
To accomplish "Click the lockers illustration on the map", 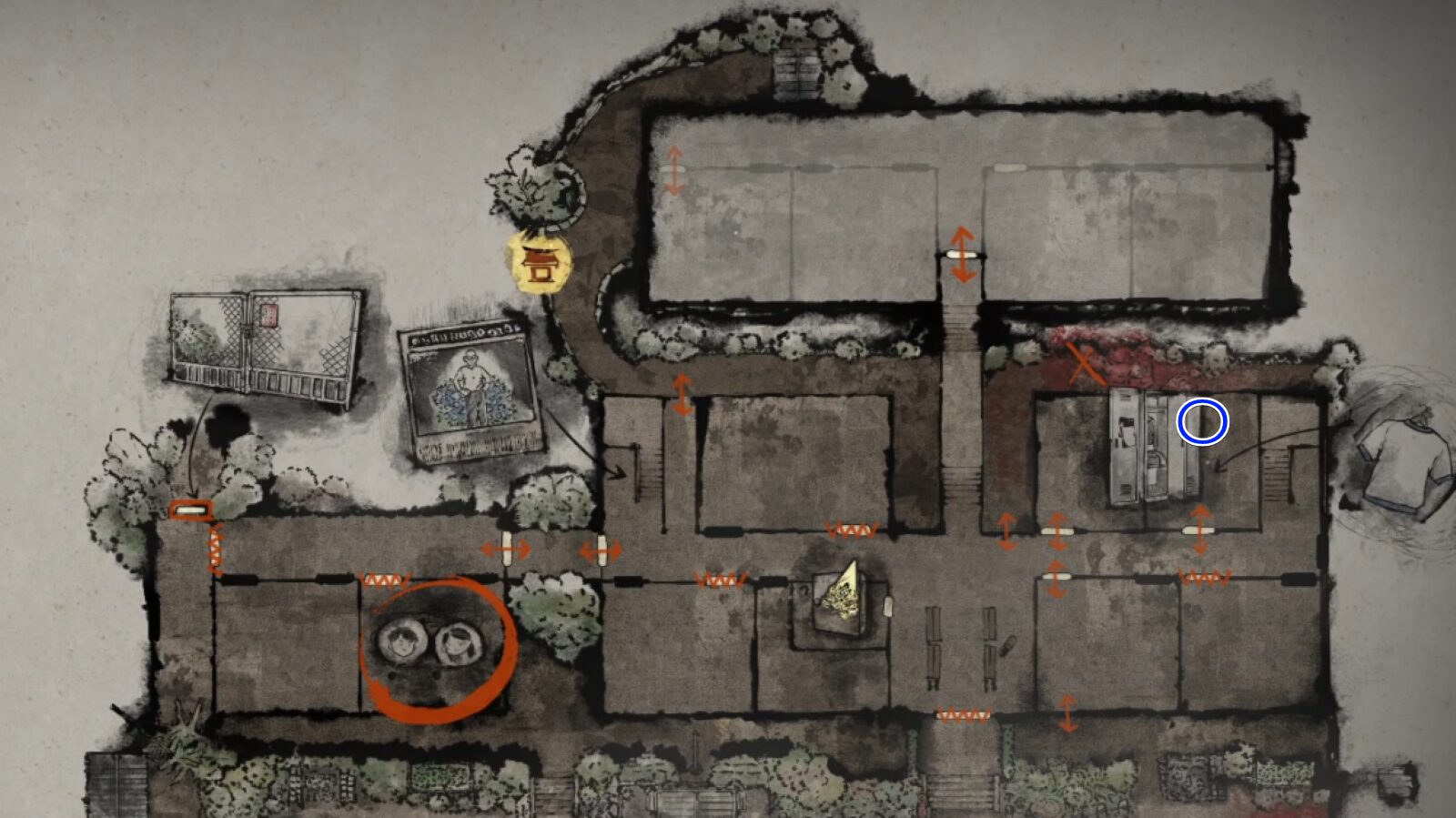I will click(1151, 445).
